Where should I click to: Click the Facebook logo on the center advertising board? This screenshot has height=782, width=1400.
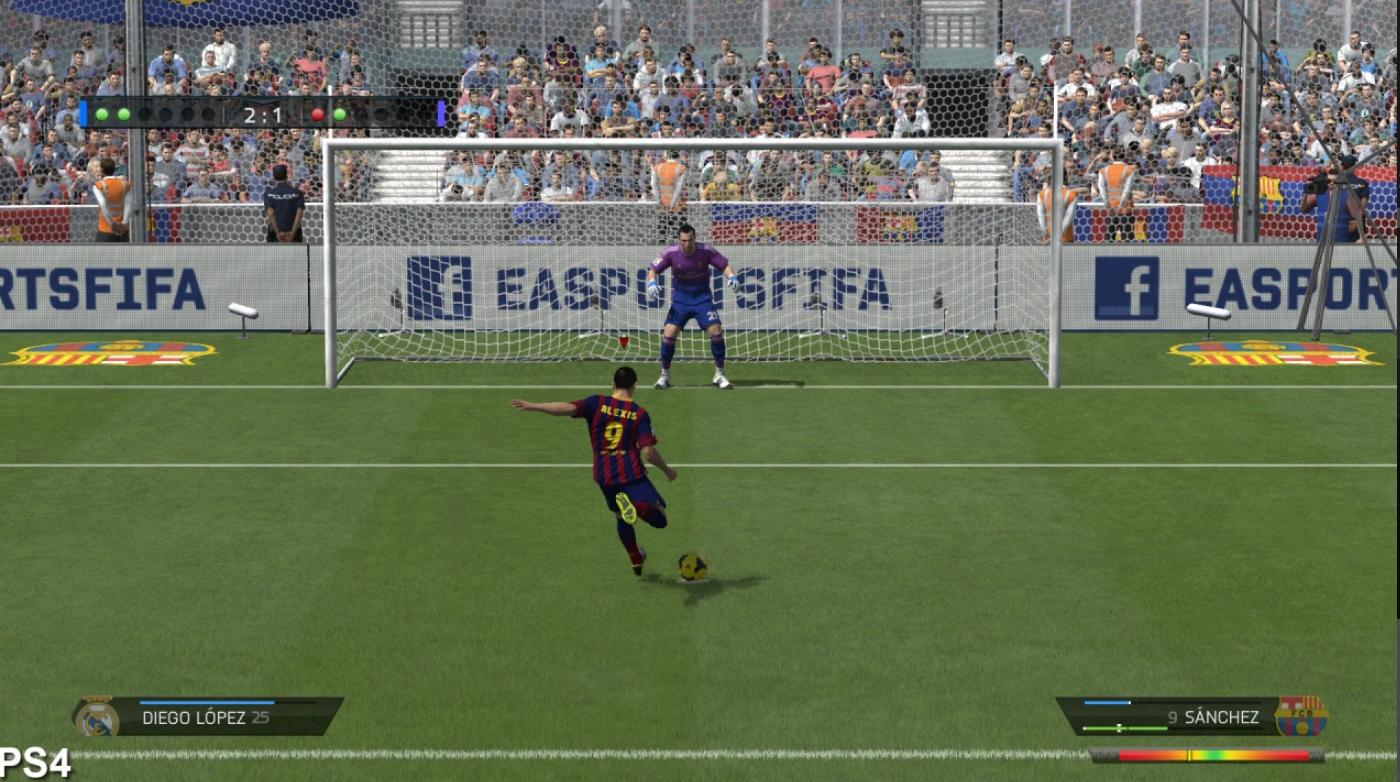click(426, 278)
